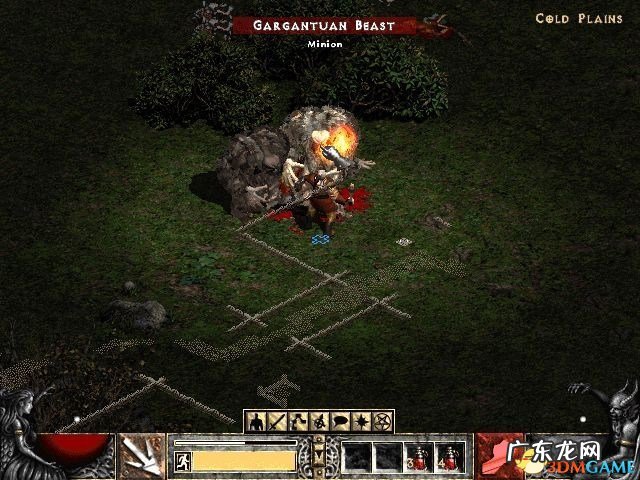This screenshot has width=640, height=480.
Task: Drink the red potion in belt slot 4
Action: [449, 458]
